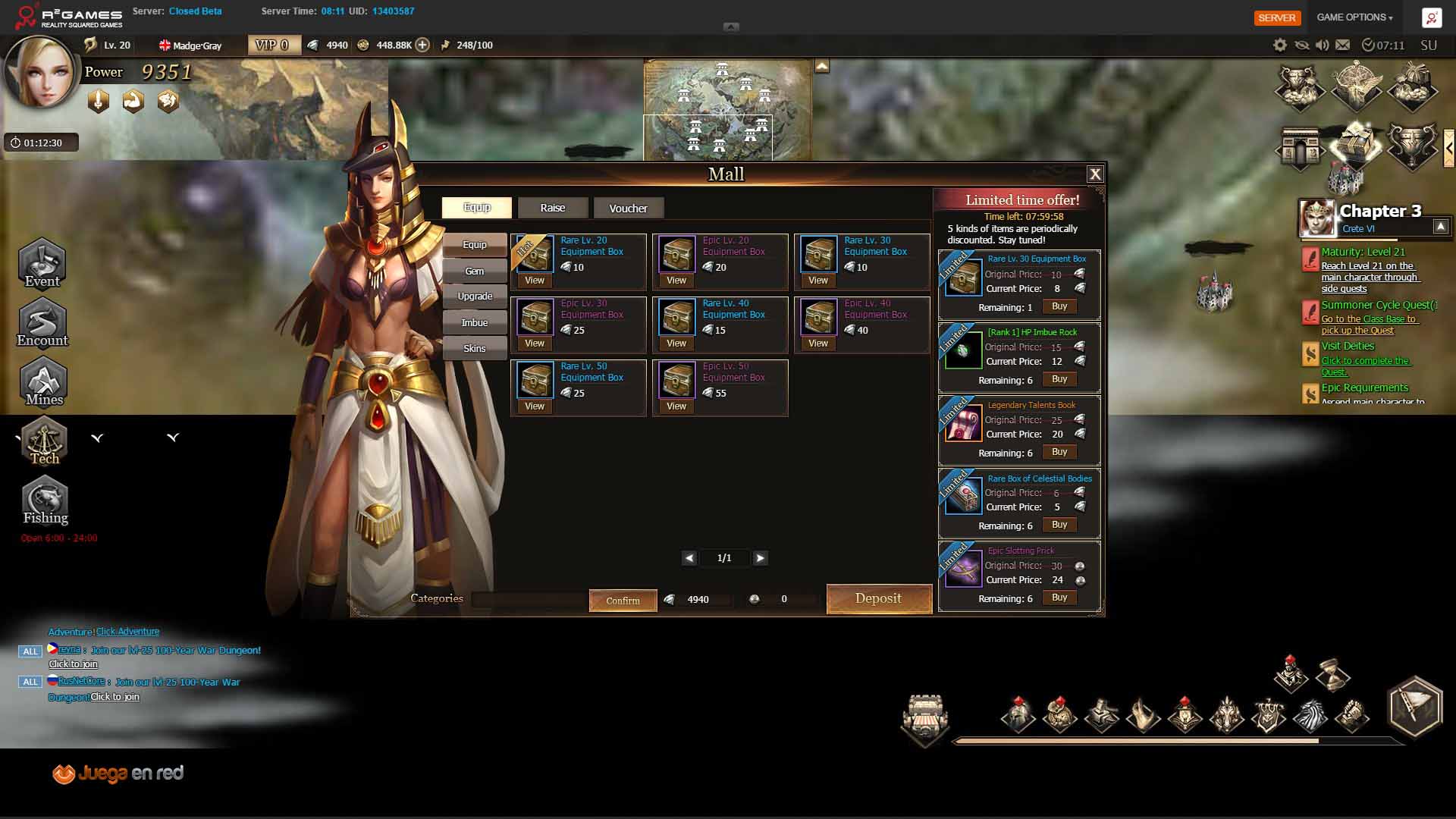The height and width of the screenshot is (819, 1456).
Task: Open the Voucher tab
Action: [x=628, y=208]
